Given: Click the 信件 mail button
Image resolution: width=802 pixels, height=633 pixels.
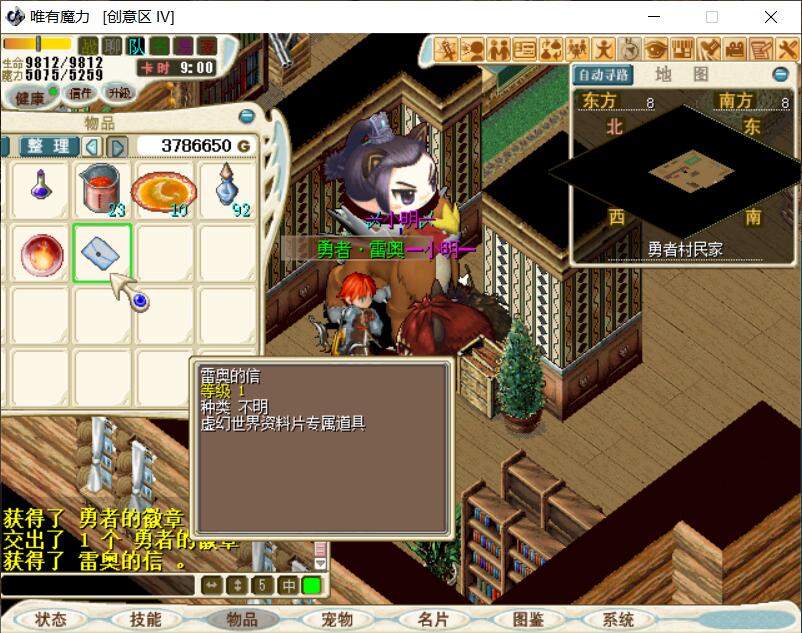Looking at the screenshot, I should (x=79, y=93).
